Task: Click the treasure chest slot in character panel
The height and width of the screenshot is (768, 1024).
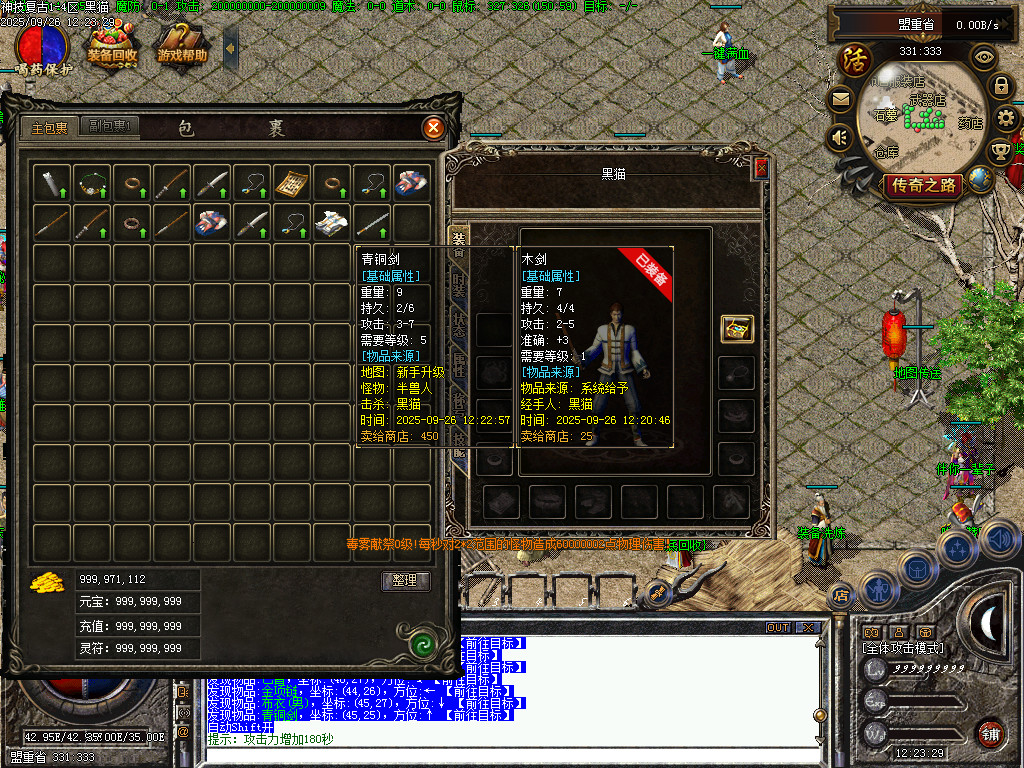Action: (x=737, y=328)
